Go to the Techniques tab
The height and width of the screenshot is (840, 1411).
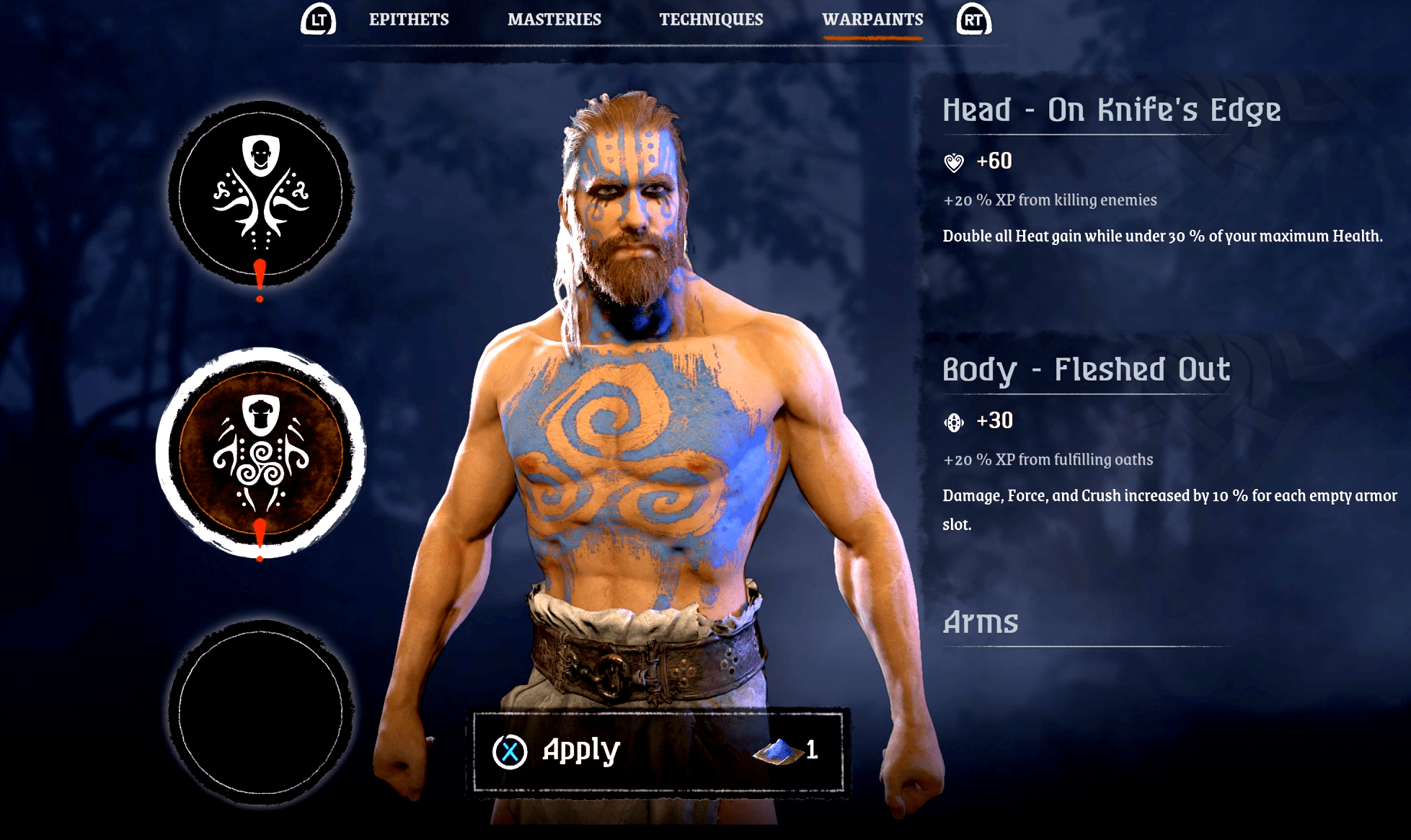pyautogui.click(x=711, y=19)
